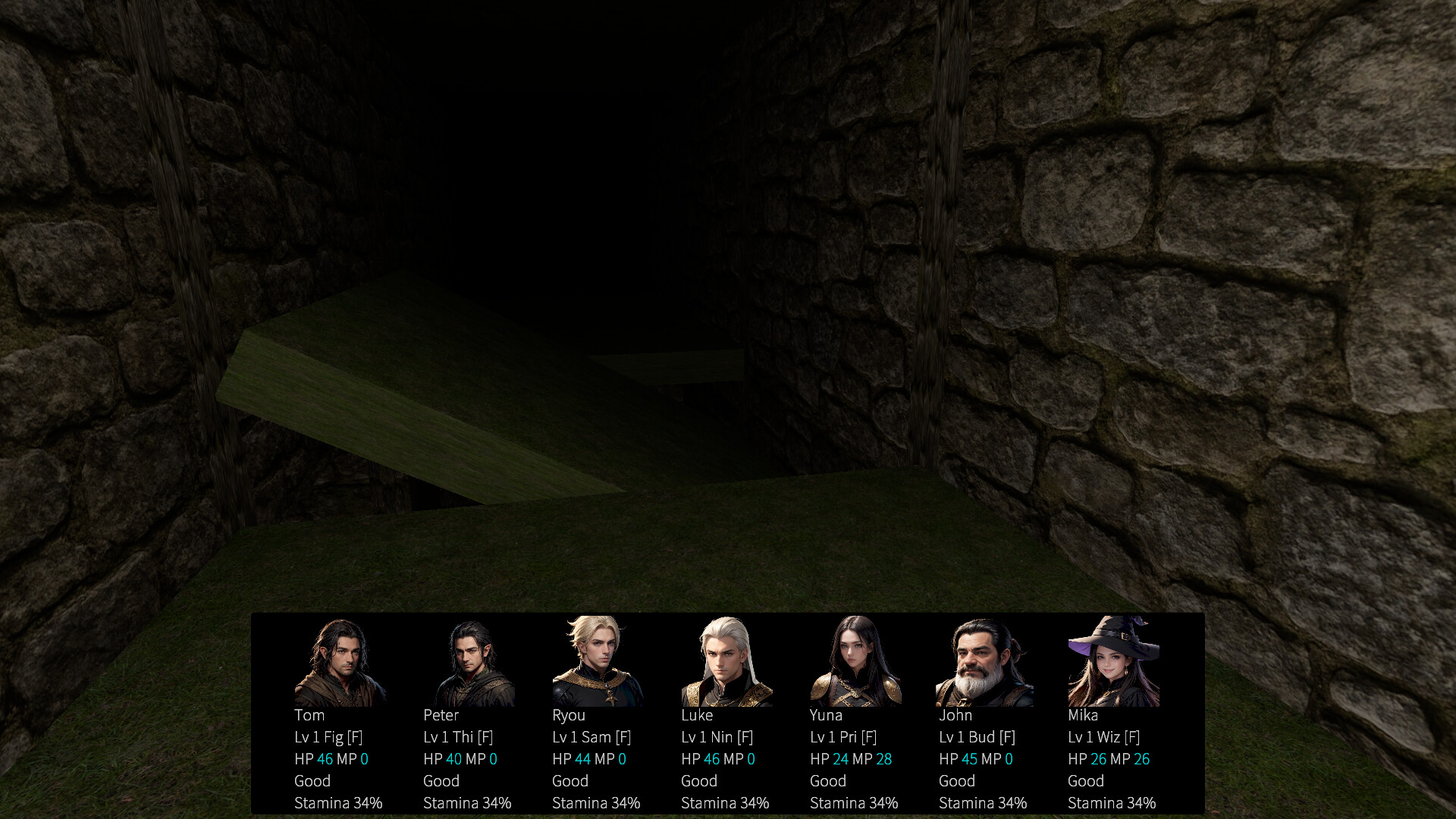Screen dimensions: 1456x819
Task: Click Ryou's portrait image
Action: (600, 661)
